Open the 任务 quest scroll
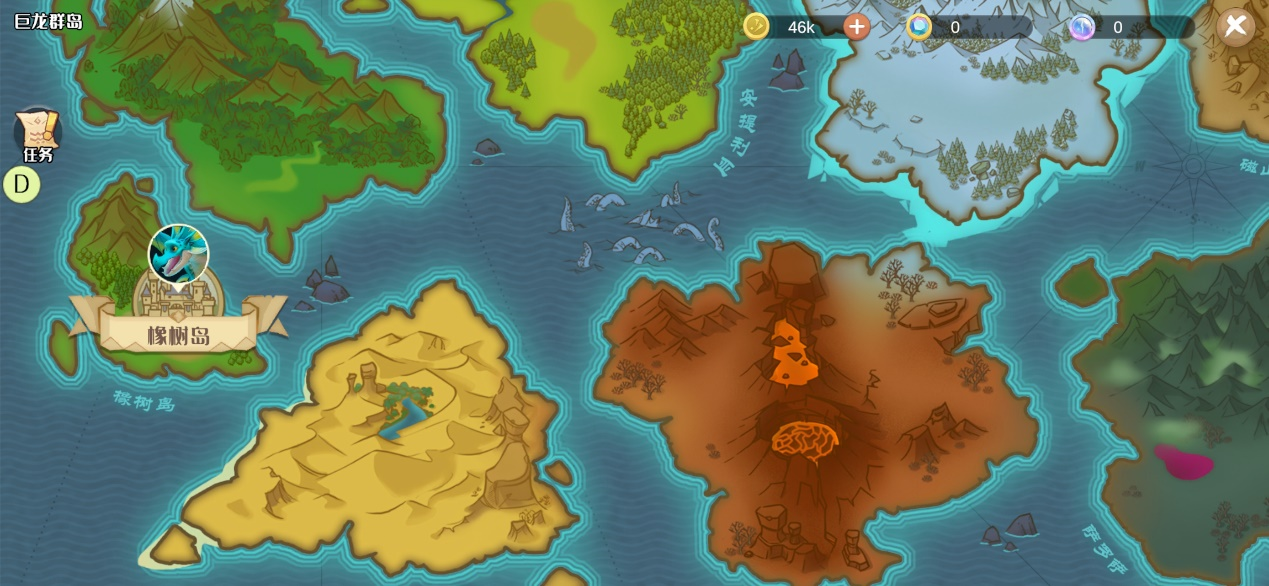 [38, 134]
